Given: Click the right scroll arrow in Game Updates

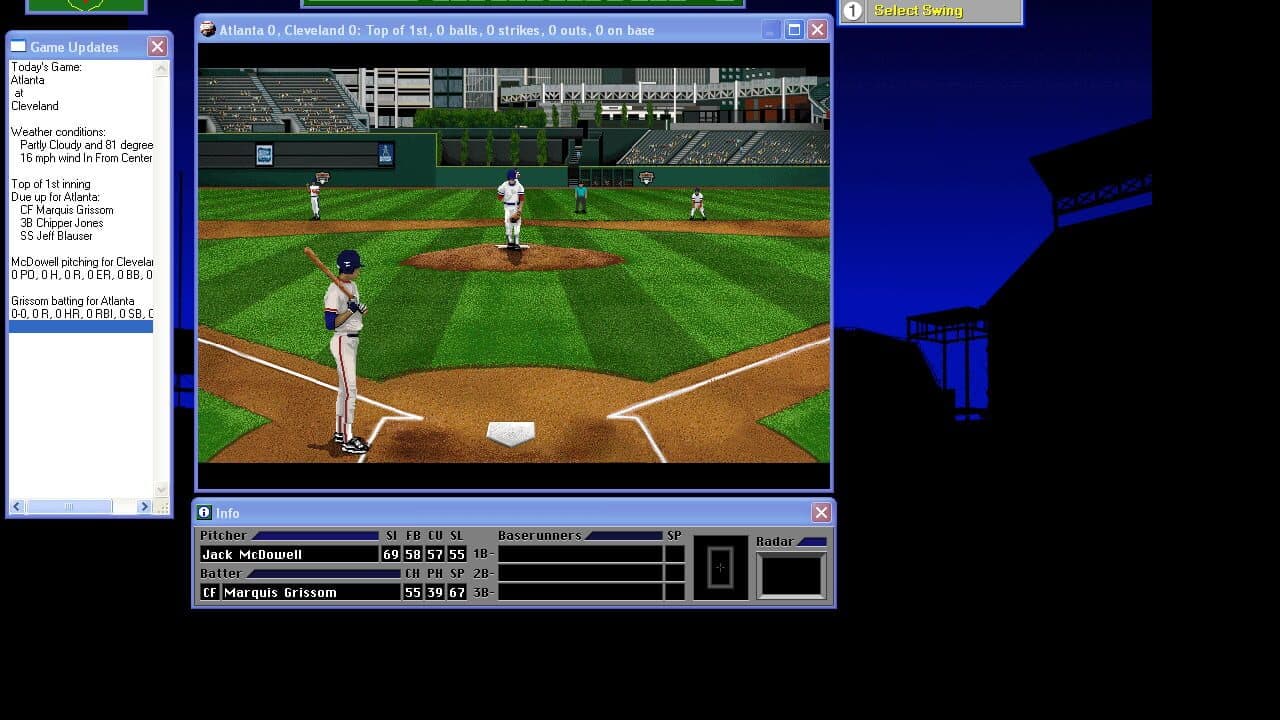Looking at the screenshot, I should pyautogui.click(x=146, y=507).
